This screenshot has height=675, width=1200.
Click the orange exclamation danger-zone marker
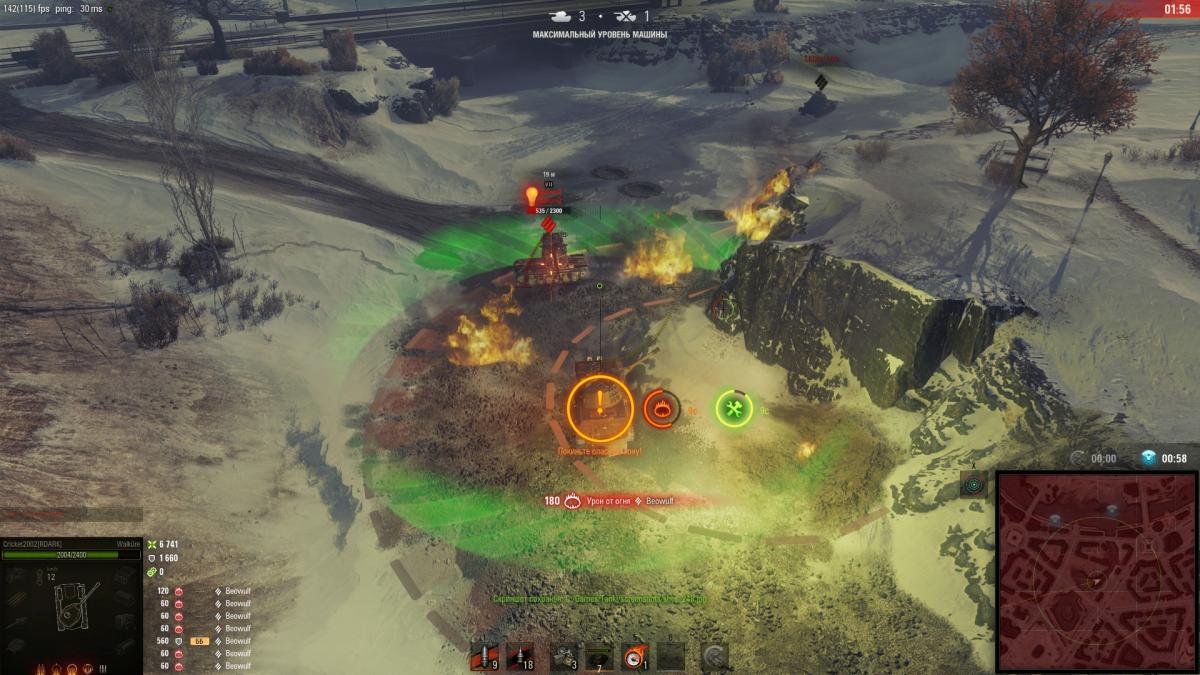point(600,407)
